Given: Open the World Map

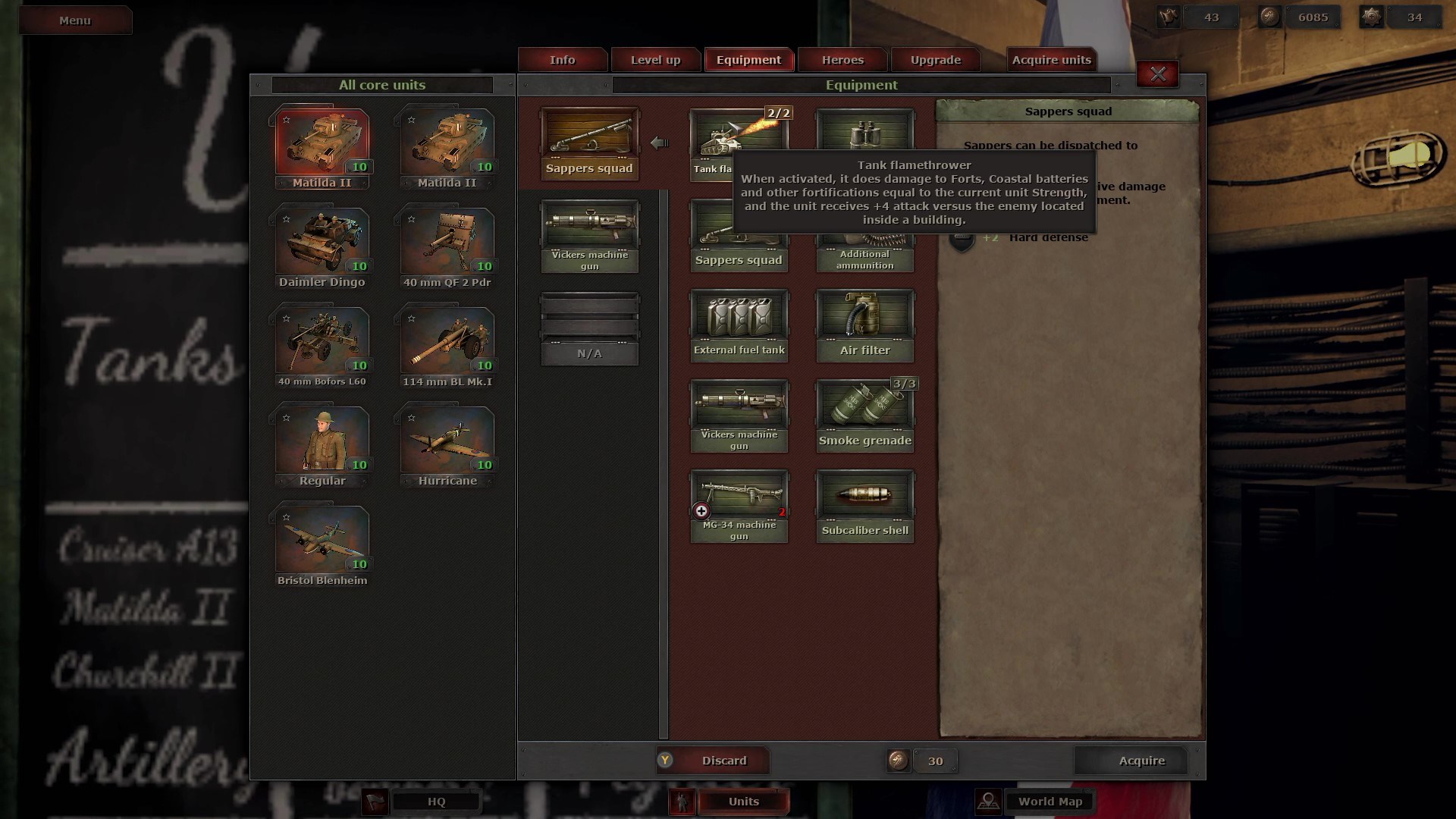Looking at the screenshot, I should (x=1050, y=802).
